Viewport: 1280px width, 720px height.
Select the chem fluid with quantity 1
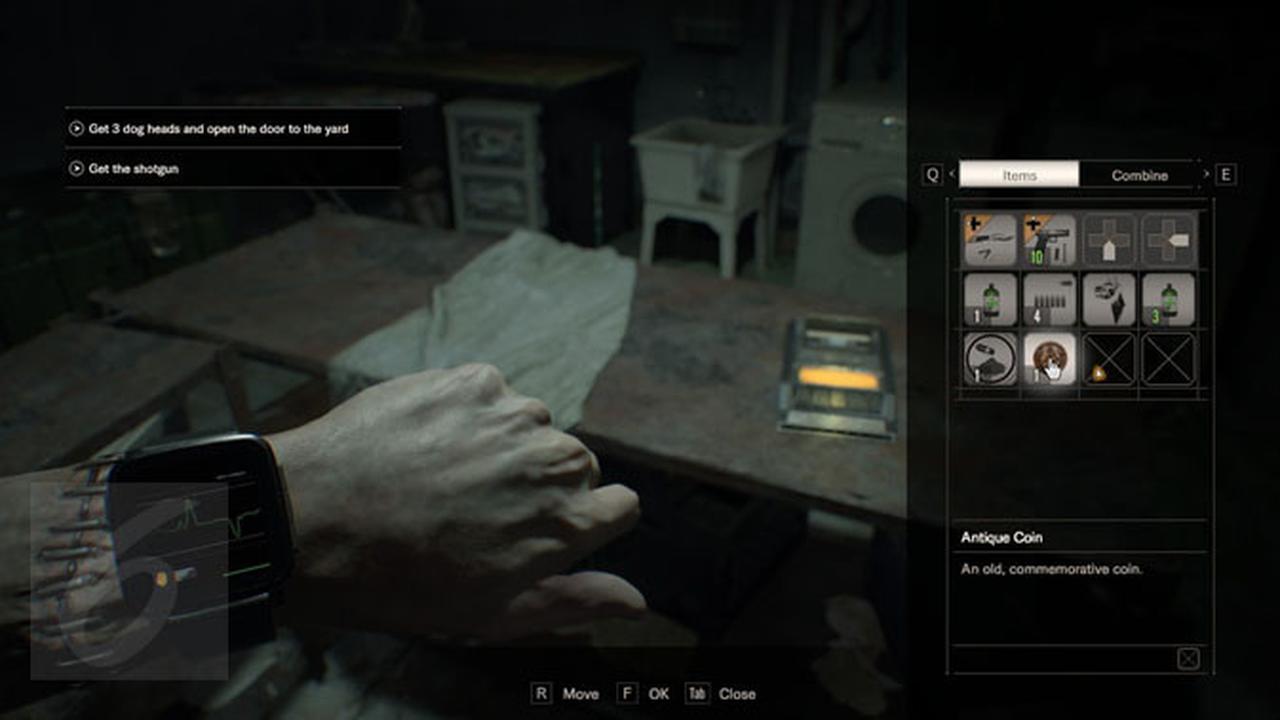tap(990, 299)
